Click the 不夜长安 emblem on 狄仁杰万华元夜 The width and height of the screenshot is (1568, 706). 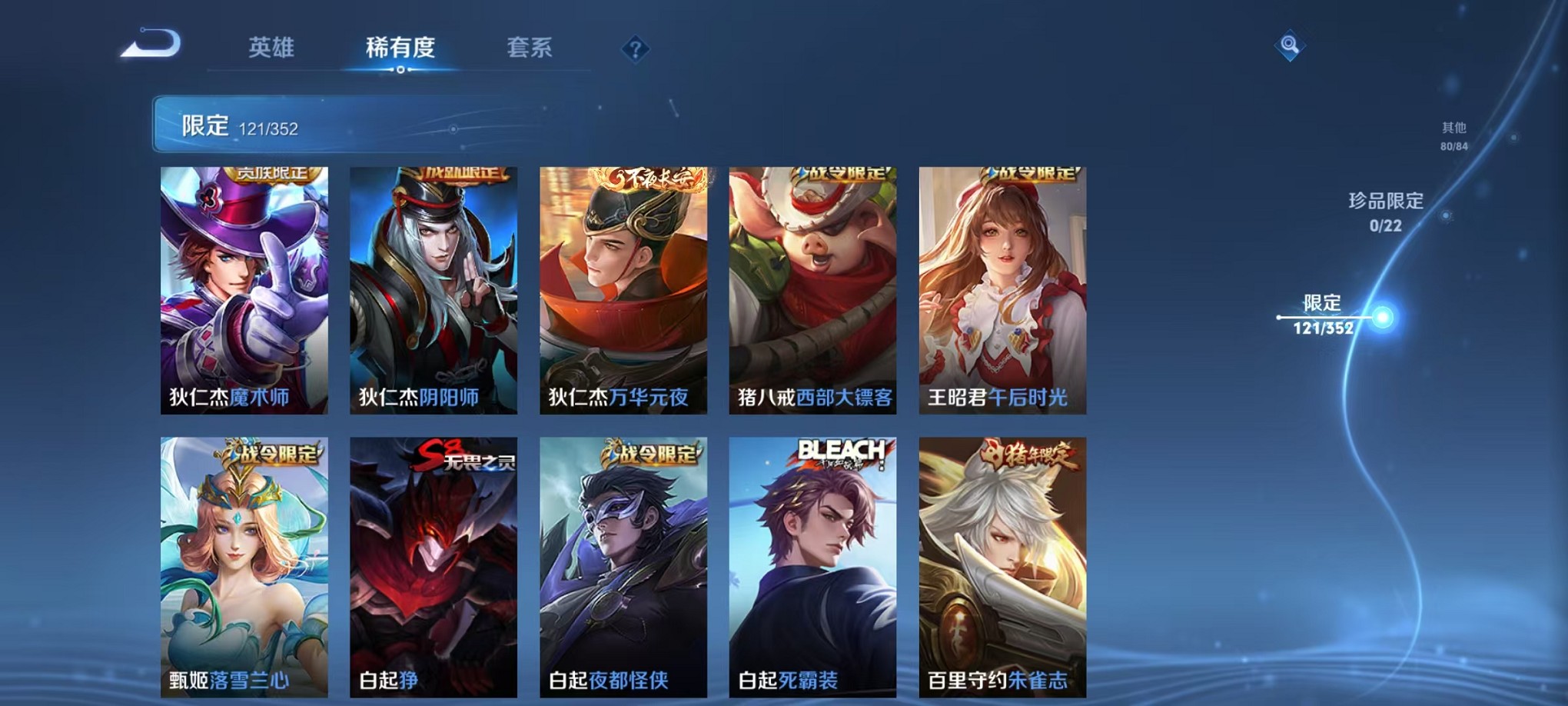coord(649,178)
